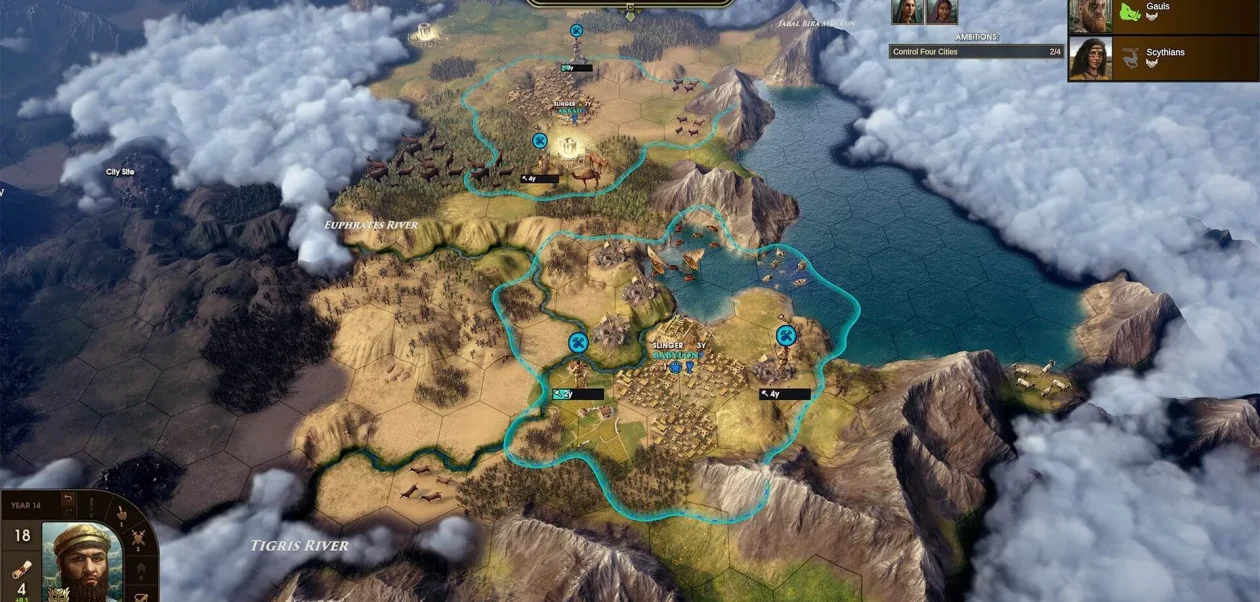1260x602 pixels.
Task: Select the Scythians nation entry
Action: tap(1162, 58)
